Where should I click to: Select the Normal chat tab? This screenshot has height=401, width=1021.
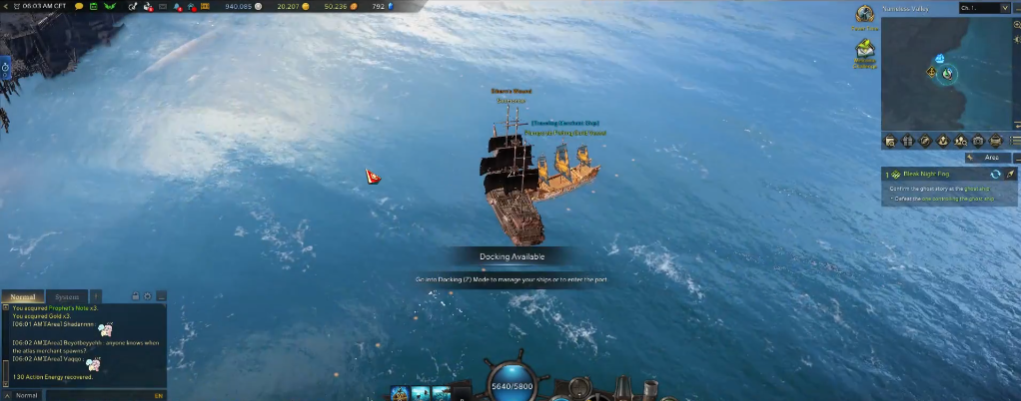[x=23, y=297]
